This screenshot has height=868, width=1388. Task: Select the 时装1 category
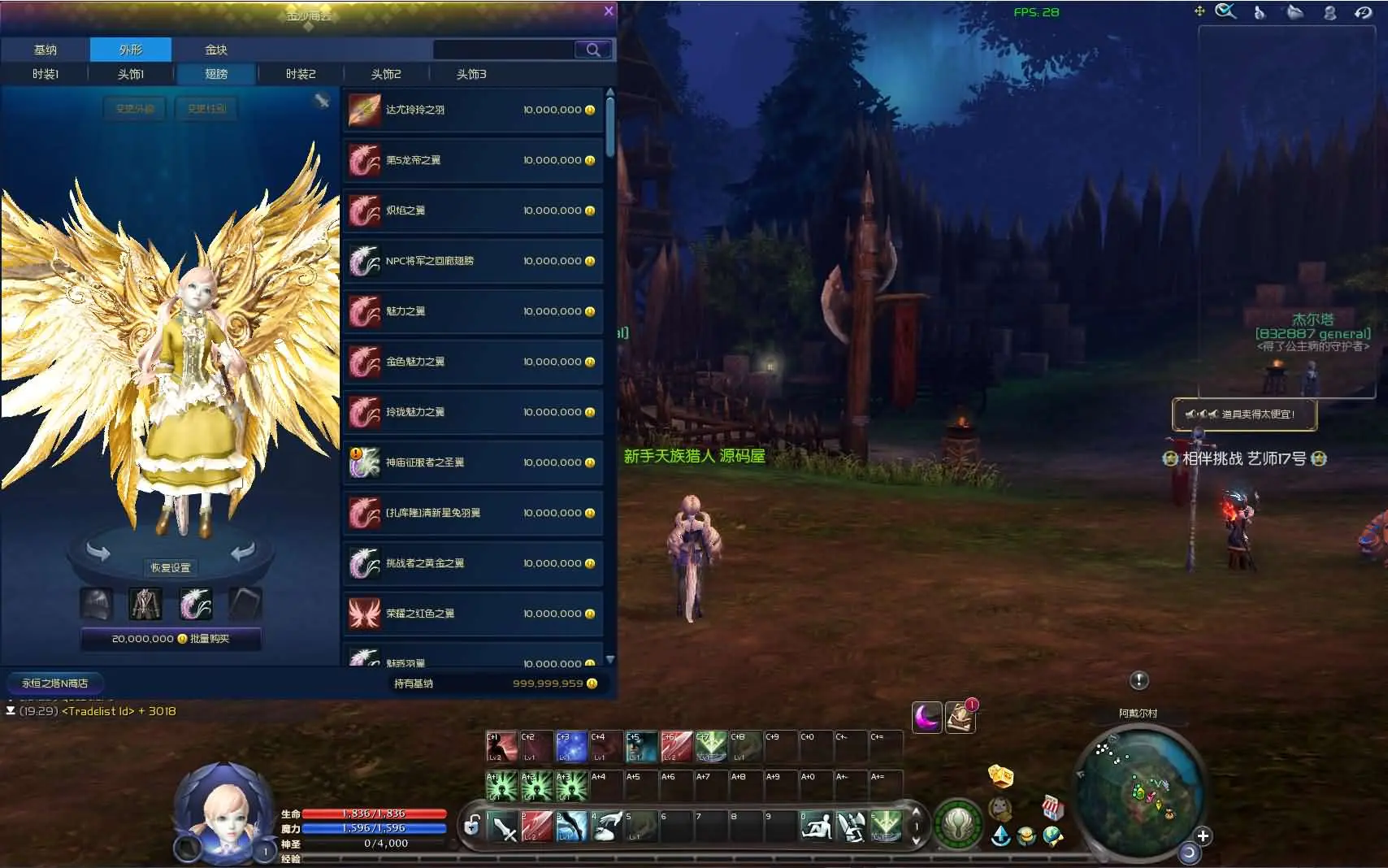point(46,74)
